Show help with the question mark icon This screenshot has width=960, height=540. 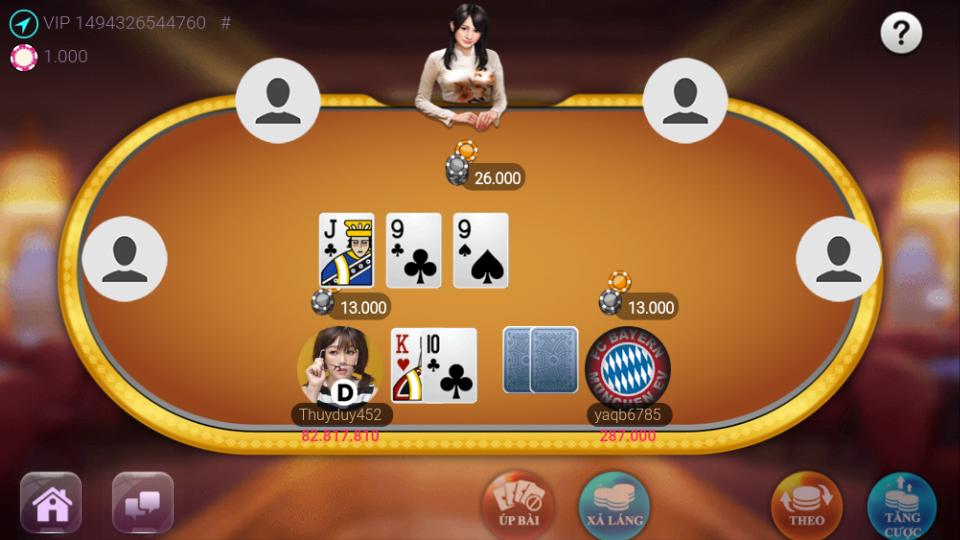point(900,34)
